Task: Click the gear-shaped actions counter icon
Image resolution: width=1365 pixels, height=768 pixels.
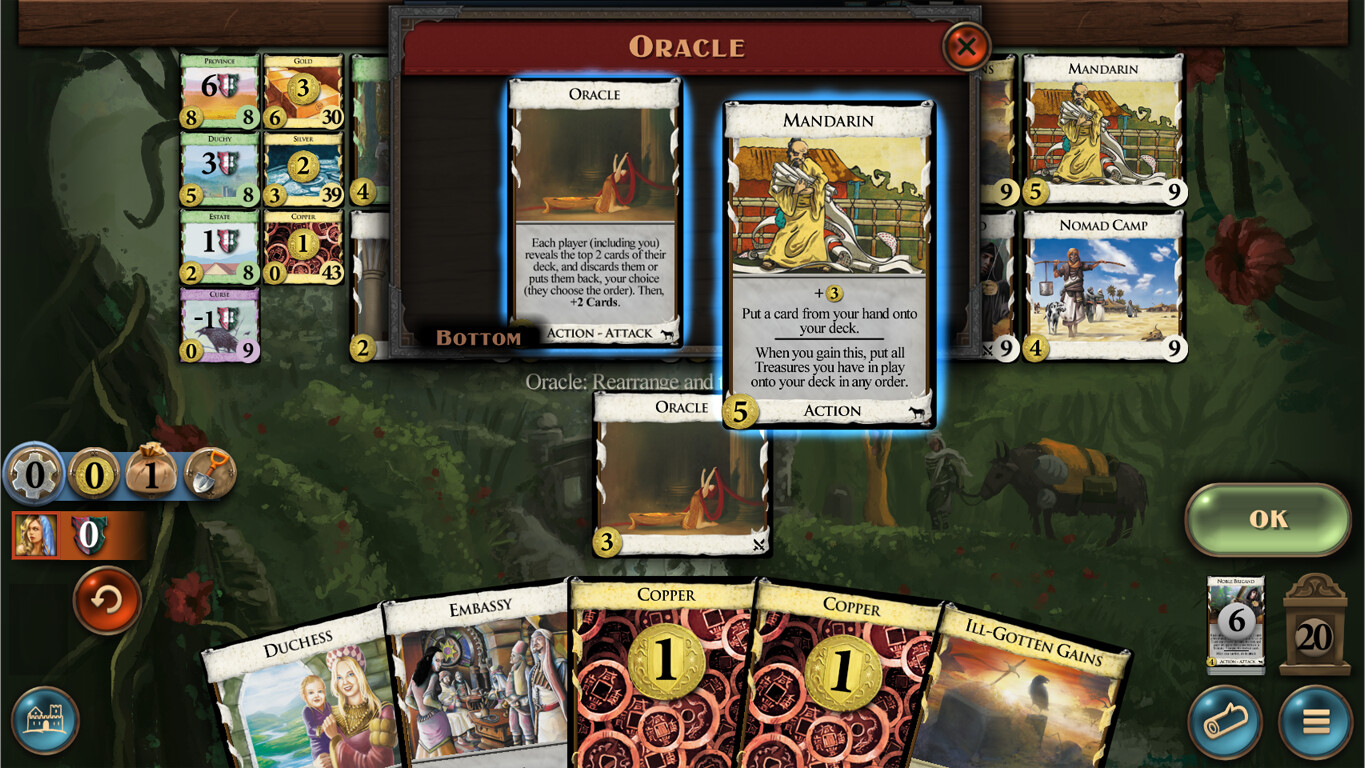Action: tap(34, 475)
